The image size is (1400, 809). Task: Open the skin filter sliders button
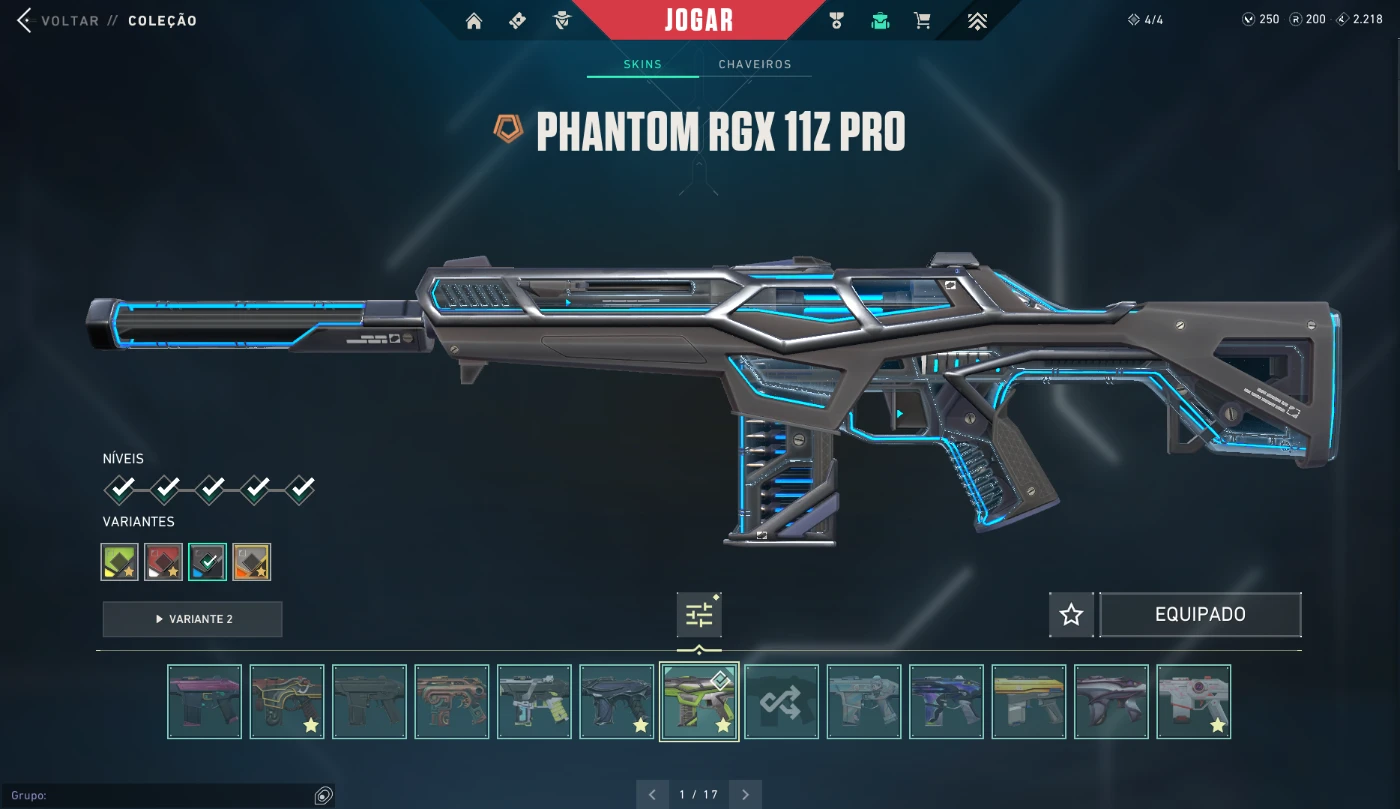pyautogui.click(x=699, y=615)
